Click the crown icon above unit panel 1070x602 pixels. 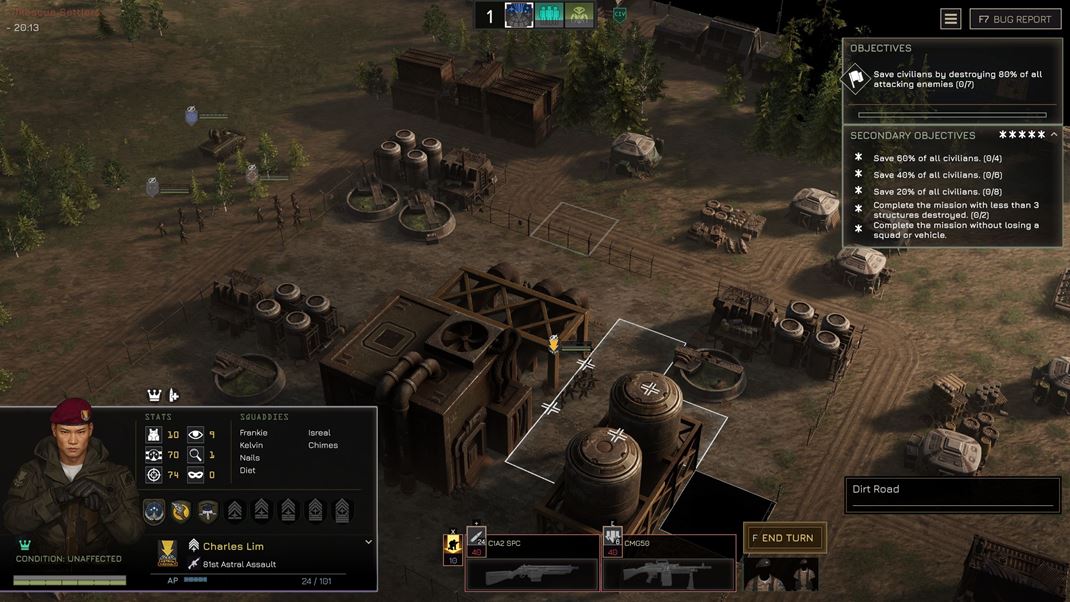coord(154,395)
